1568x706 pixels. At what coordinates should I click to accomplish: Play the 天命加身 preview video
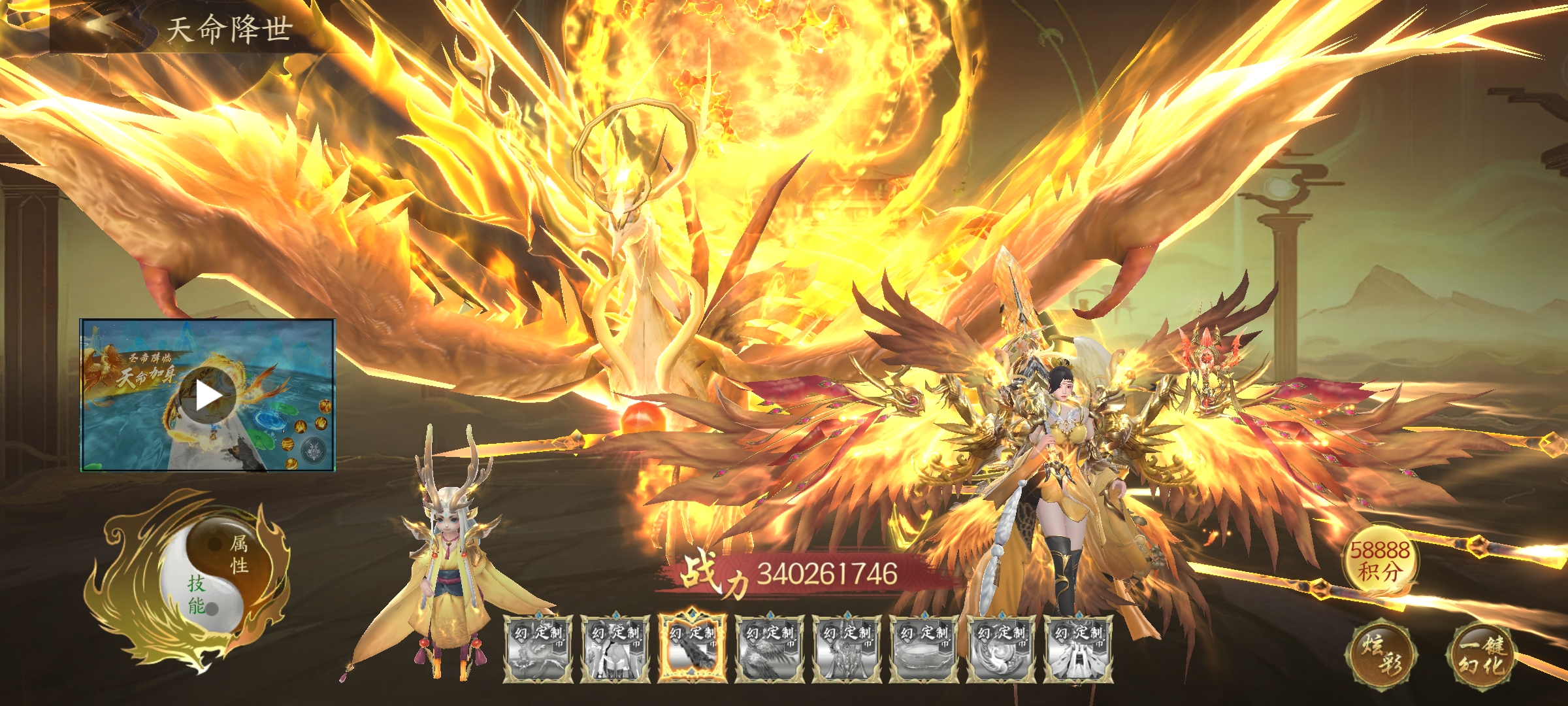208,395
